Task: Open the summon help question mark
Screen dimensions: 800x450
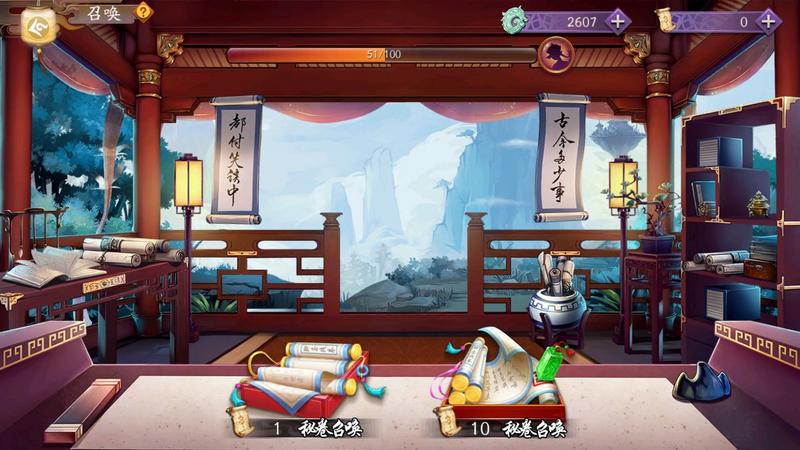Action: click(144, 12)
